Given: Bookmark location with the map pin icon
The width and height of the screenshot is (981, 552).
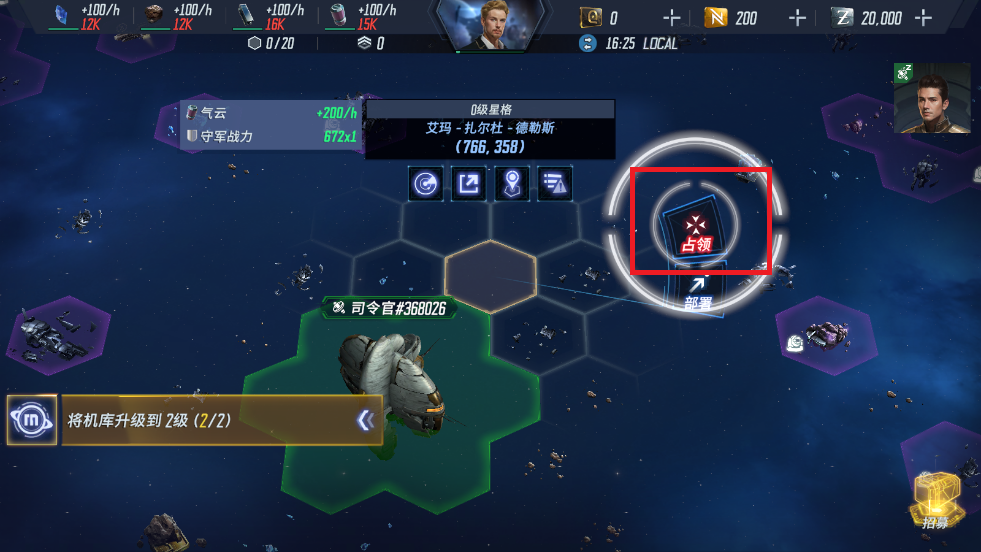Looking at the screenshot, I should 511,184.
